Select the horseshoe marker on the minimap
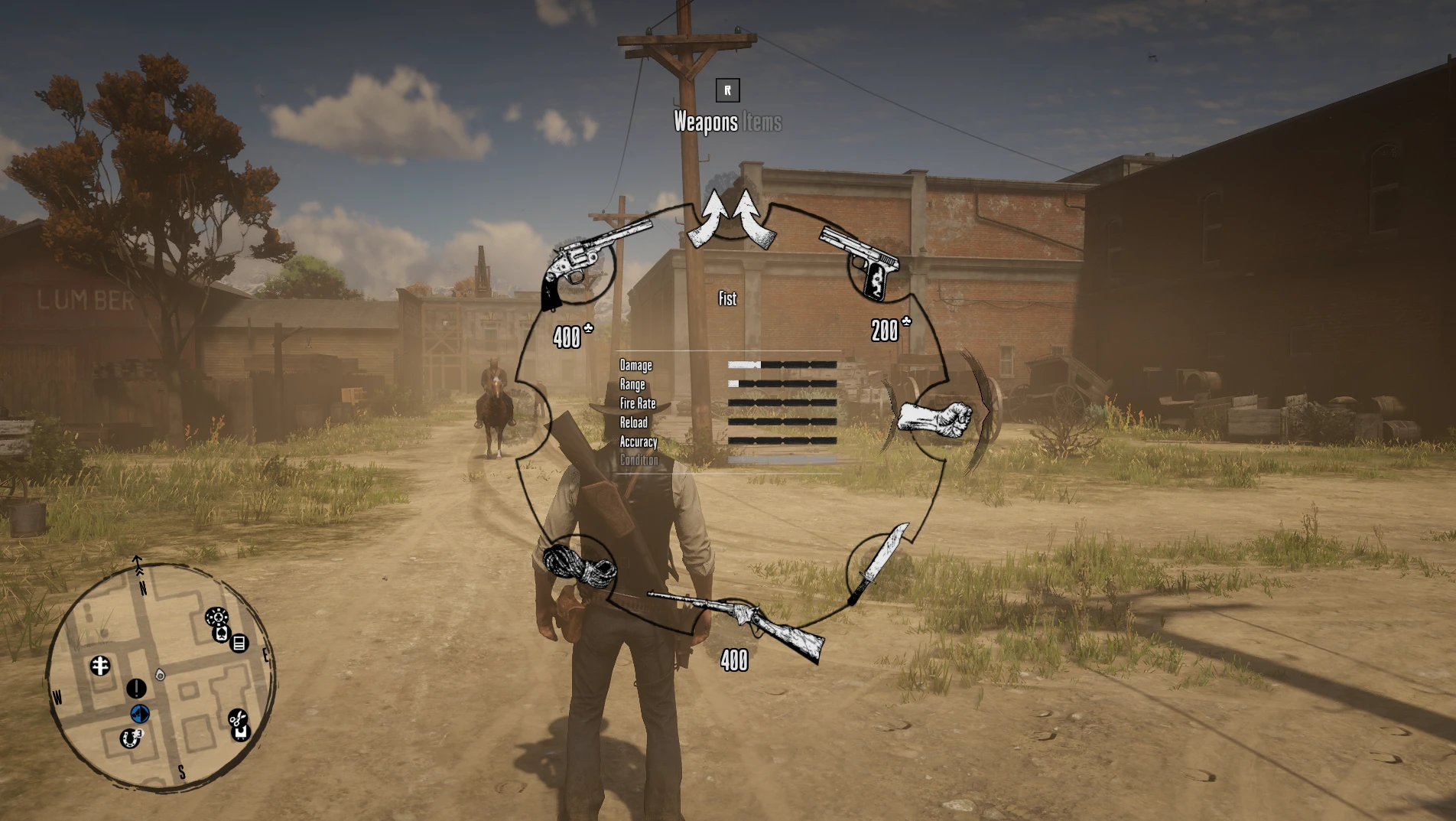Screen dimensions: 1456x821 pos(130,738)
